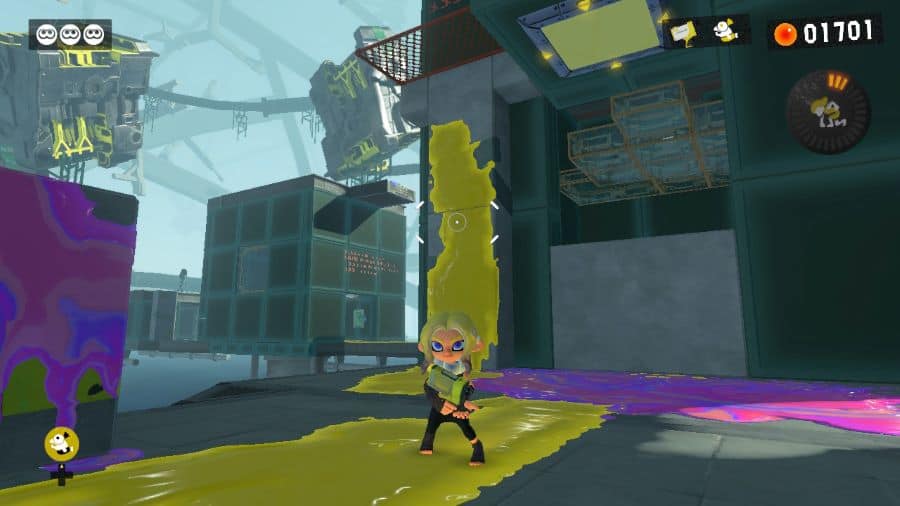The image size is (900, 506).
Task: Select the Smallfry companion icon beside the signpost
Action: click(725, 31)
